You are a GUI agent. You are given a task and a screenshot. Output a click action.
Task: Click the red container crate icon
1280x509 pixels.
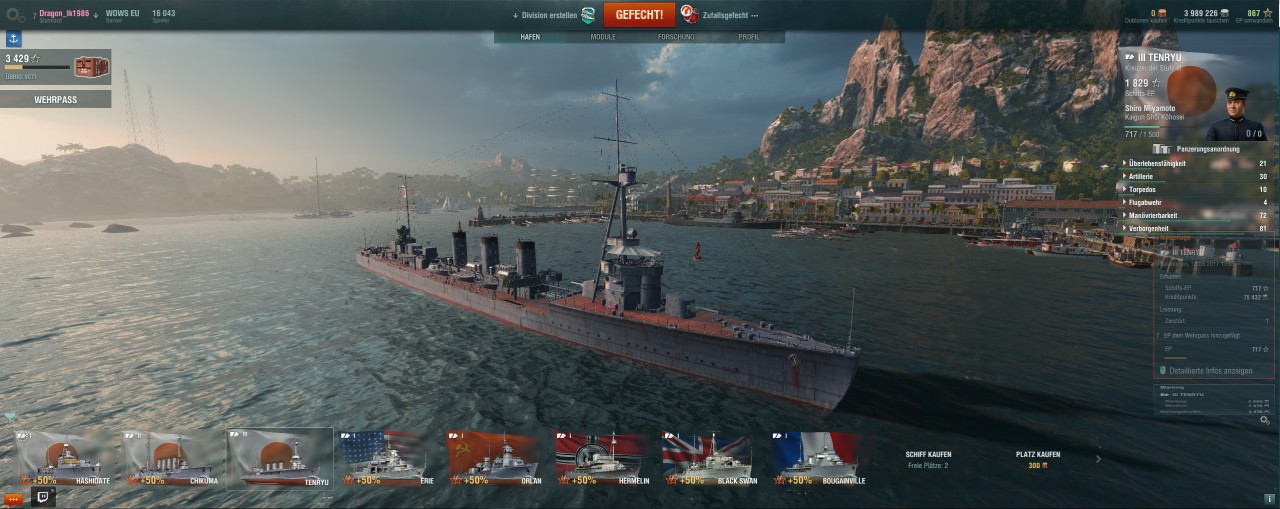click(90, 67)
